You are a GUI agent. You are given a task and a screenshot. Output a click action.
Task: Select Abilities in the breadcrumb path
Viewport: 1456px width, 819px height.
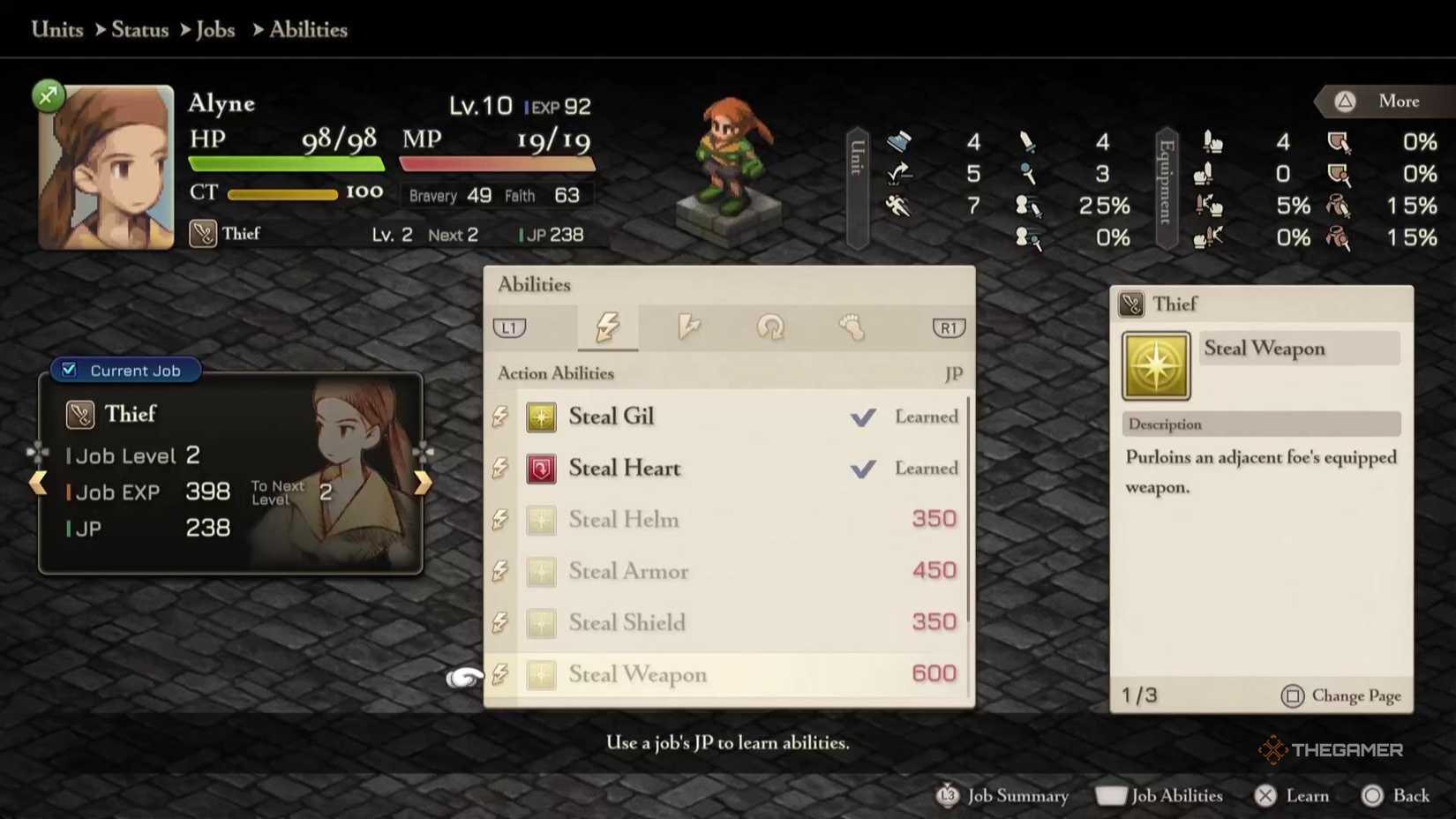[307, 29]
